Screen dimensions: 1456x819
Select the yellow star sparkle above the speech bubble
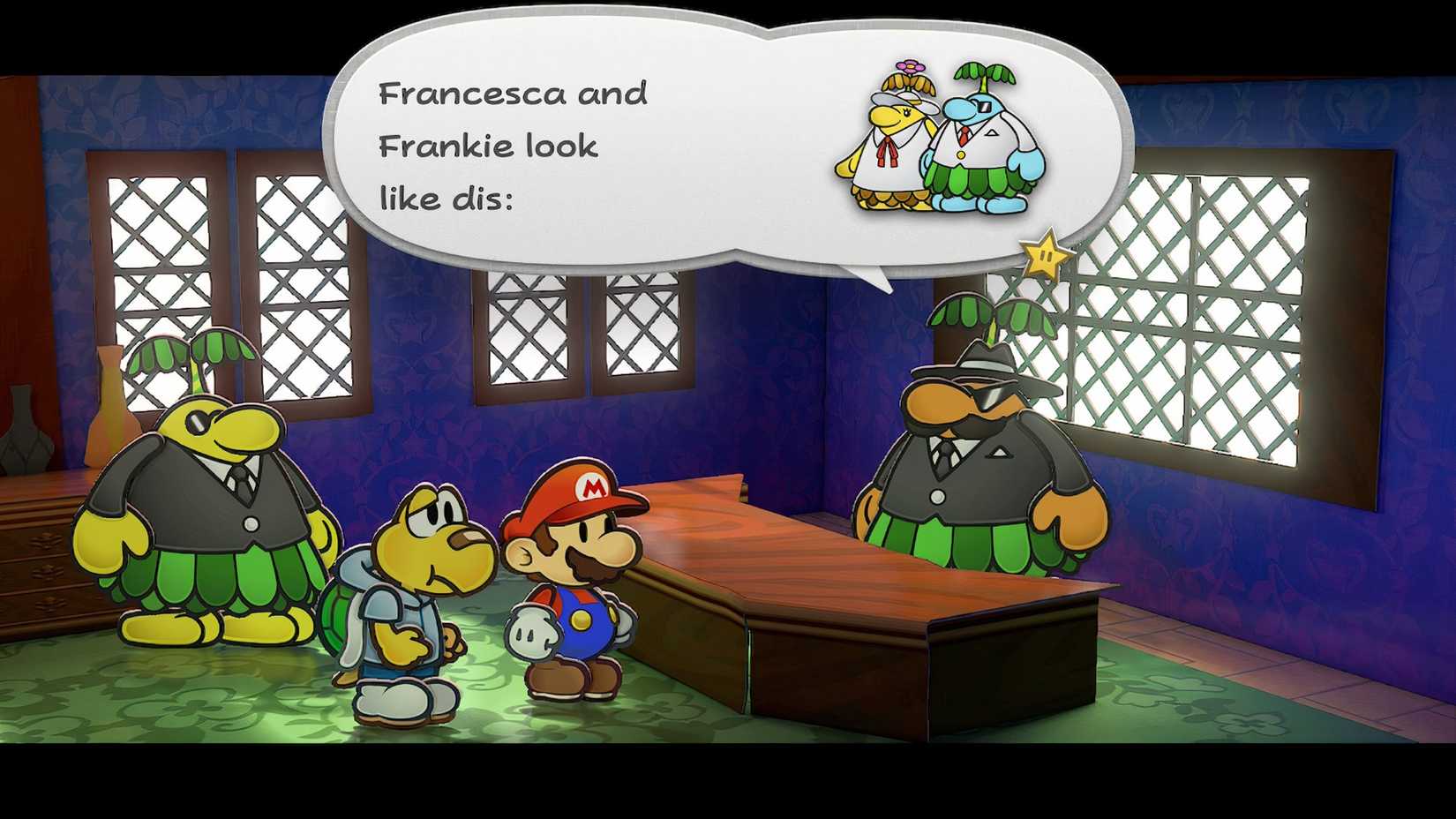pyautogui.click(x=1046, y=256)
